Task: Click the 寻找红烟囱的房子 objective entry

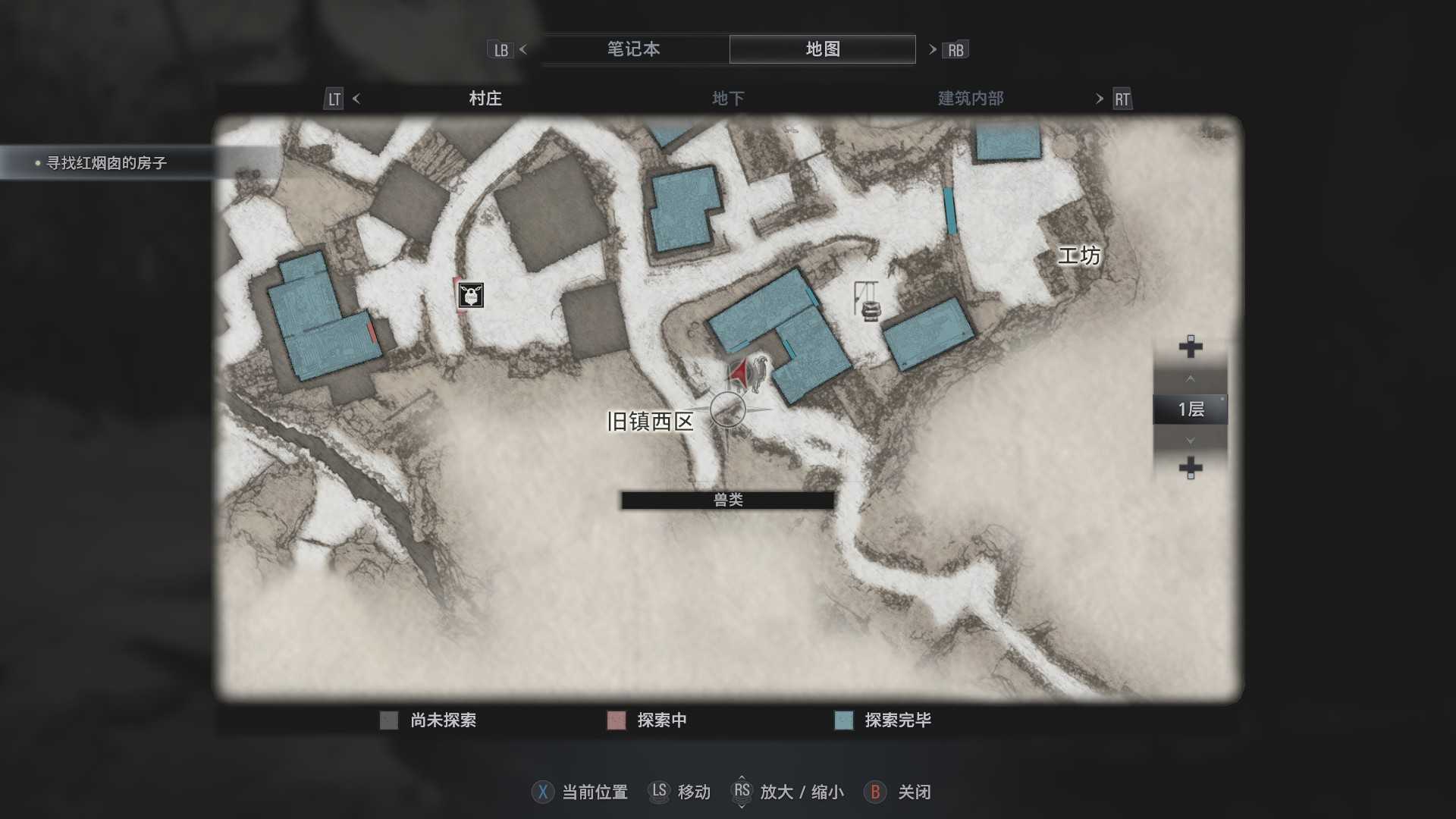Action: (x=106, y=163)
